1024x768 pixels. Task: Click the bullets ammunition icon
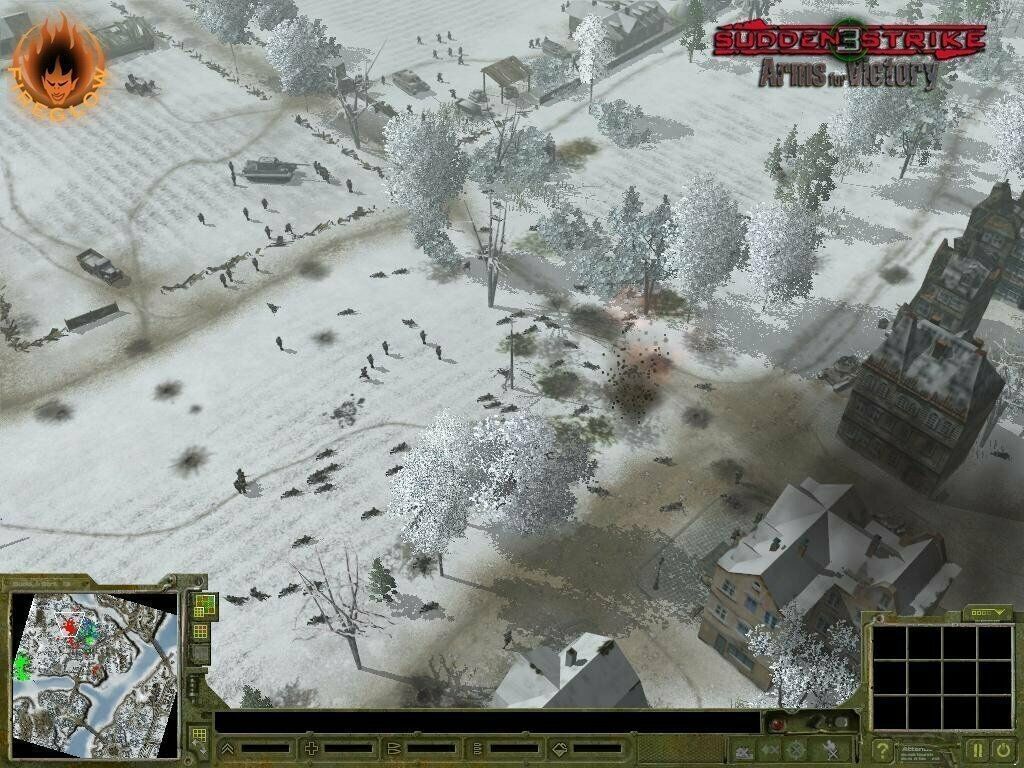pyautogui.click(x=393, y=748)
